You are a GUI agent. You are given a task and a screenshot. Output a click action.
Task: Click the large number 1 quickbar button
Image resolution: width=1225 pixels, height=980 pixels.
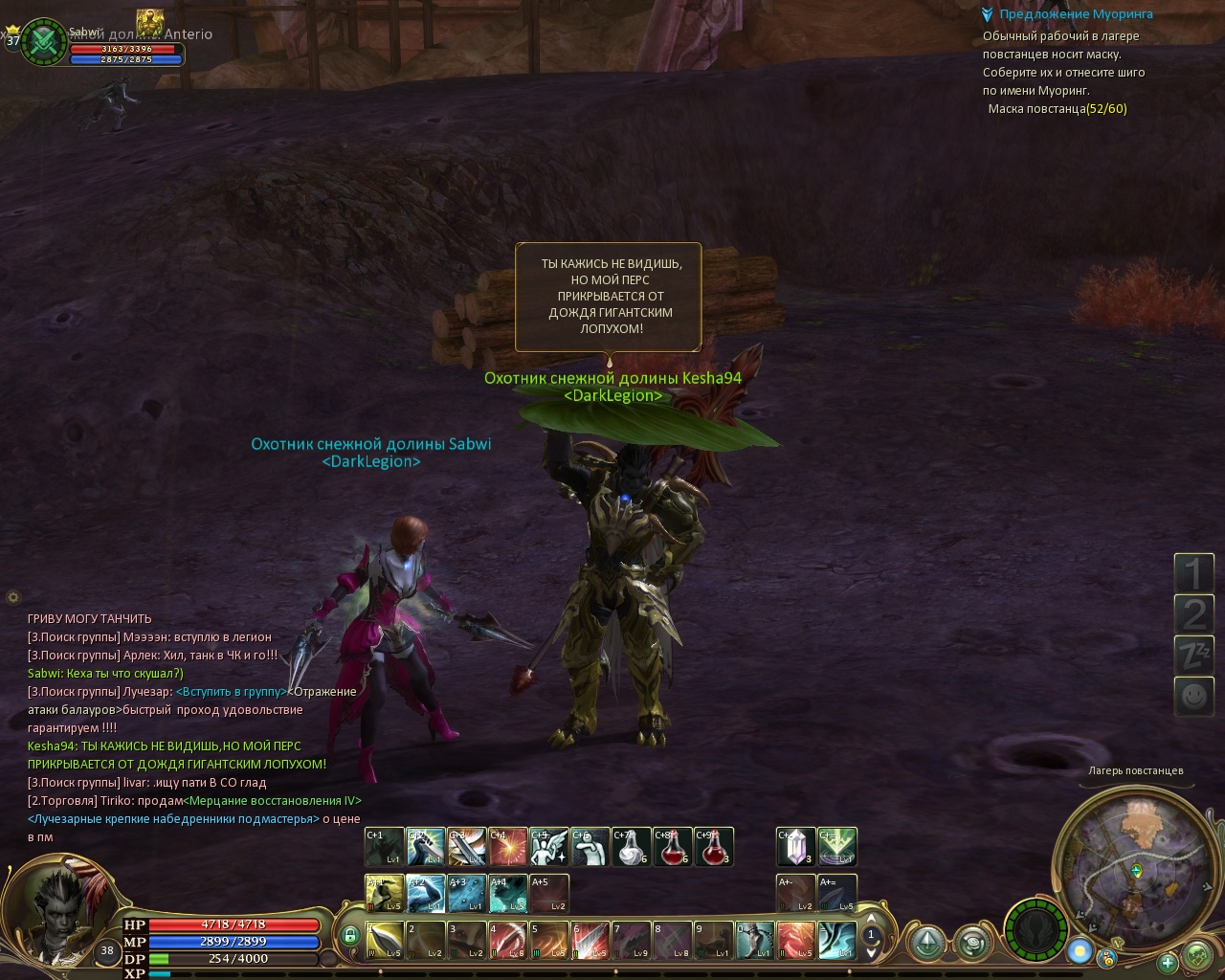(x=1193, y=573)
